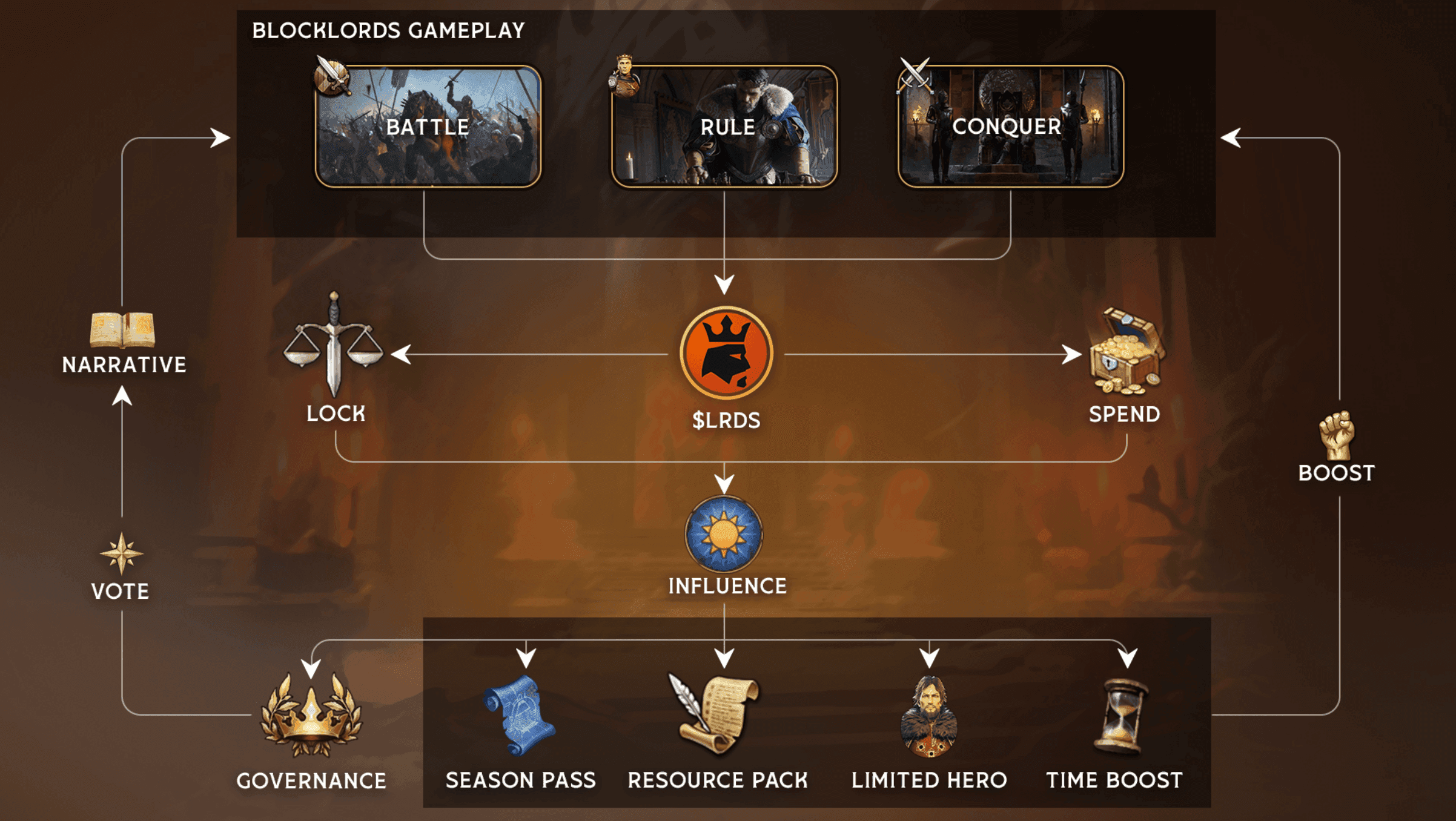The width and height of the screenshot is (1456, 821).
Task: Choose the Rule gameplay card
Action: tap(724, 127)
